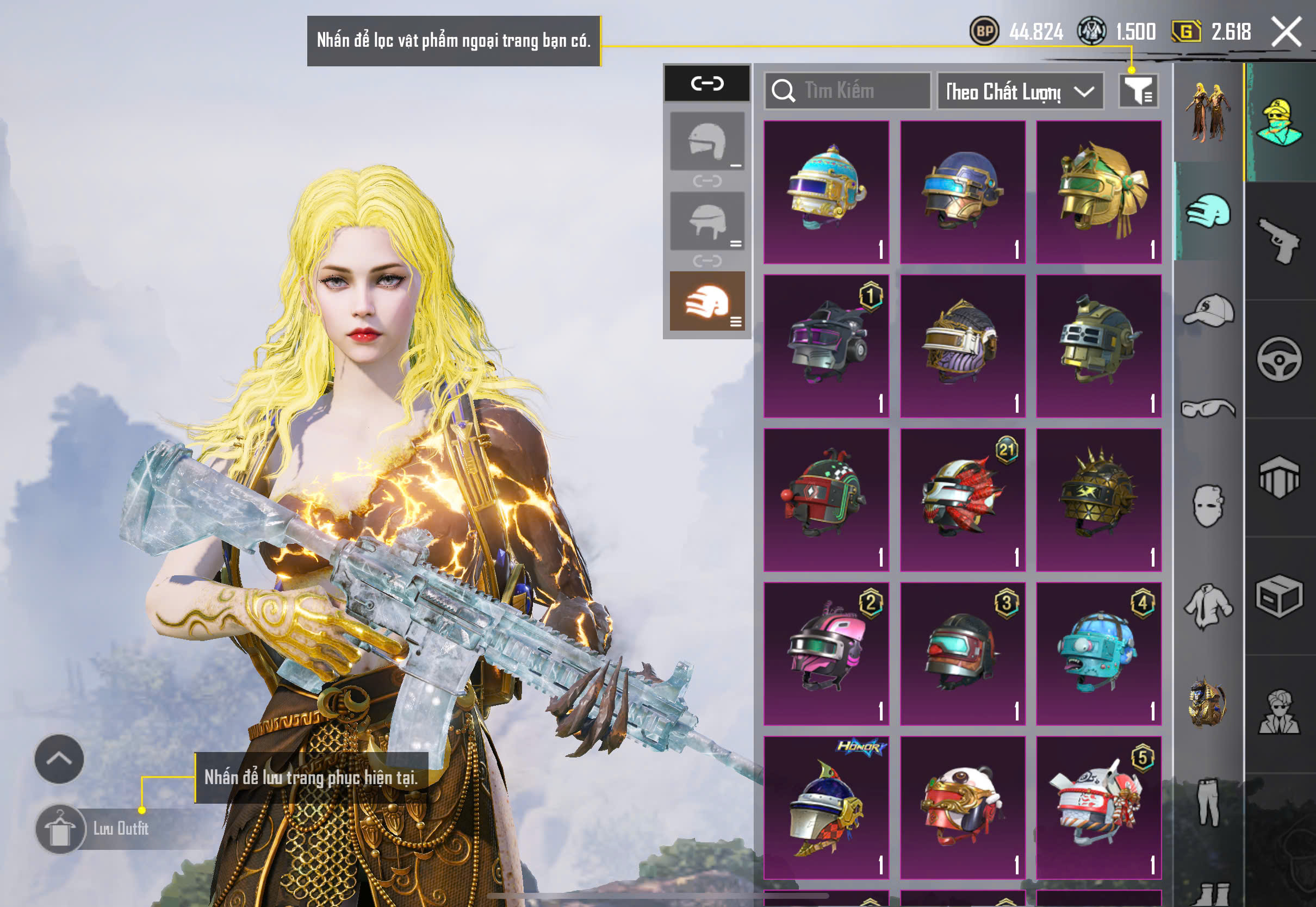
Task: Toggle the chain link button above helmet slots
Action: point(707,84)
